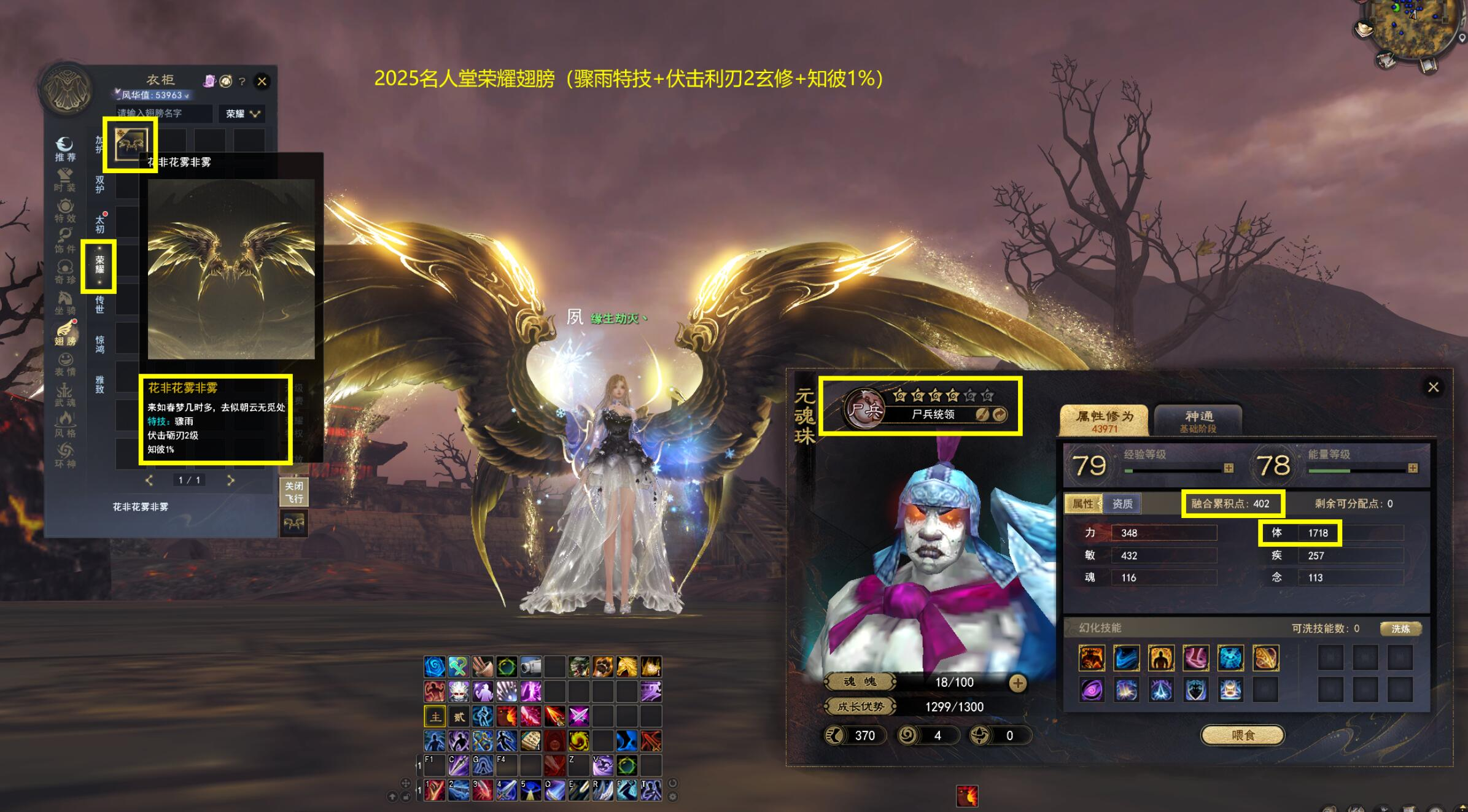1468x812 pixels.
Task: Switch to the 时装 wardrobe category
Action: 64,179
